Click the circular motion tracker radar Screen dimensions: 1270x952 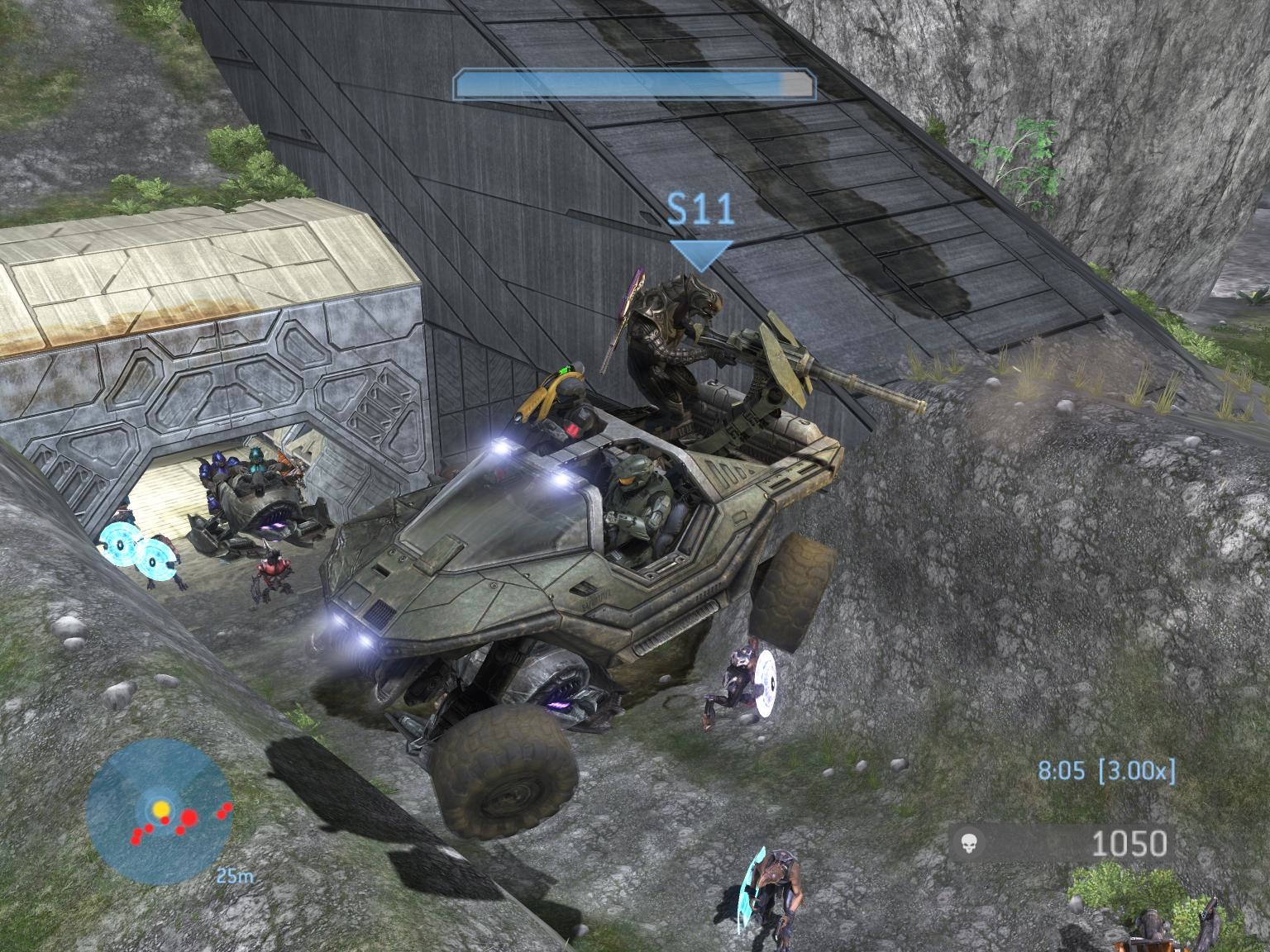158,812
